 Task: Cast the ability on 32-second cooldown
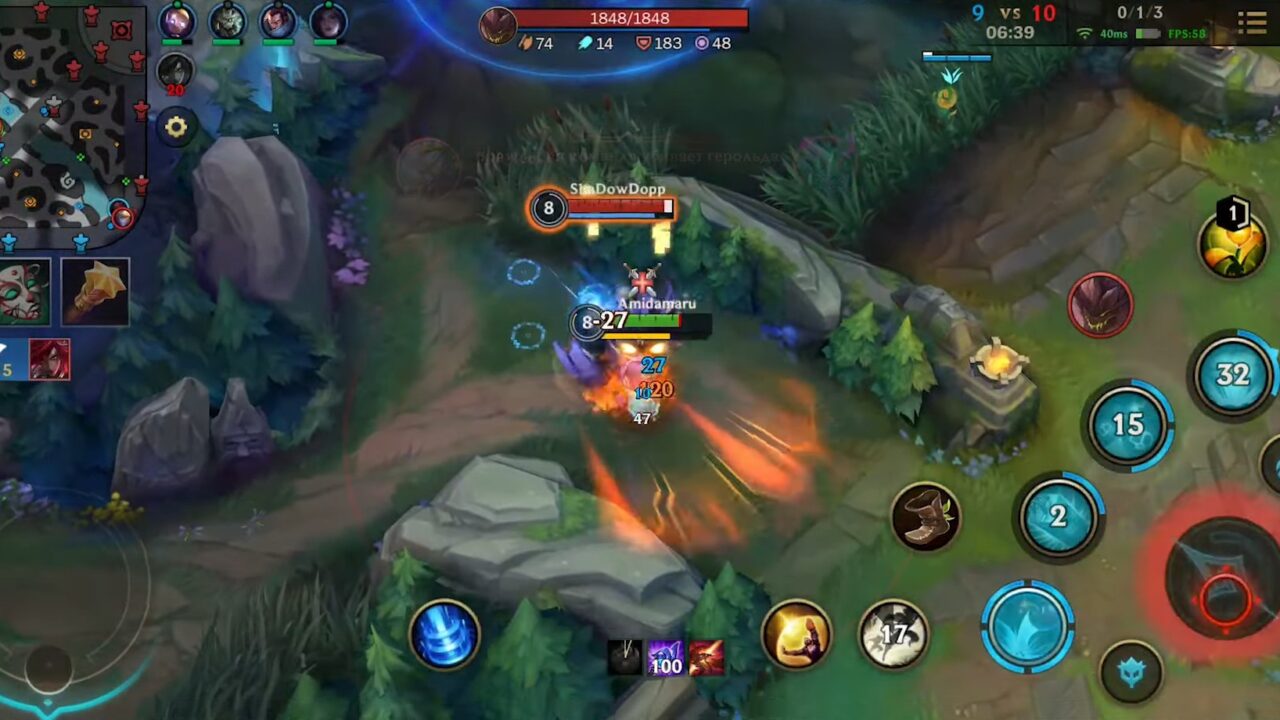(1232, 375)
